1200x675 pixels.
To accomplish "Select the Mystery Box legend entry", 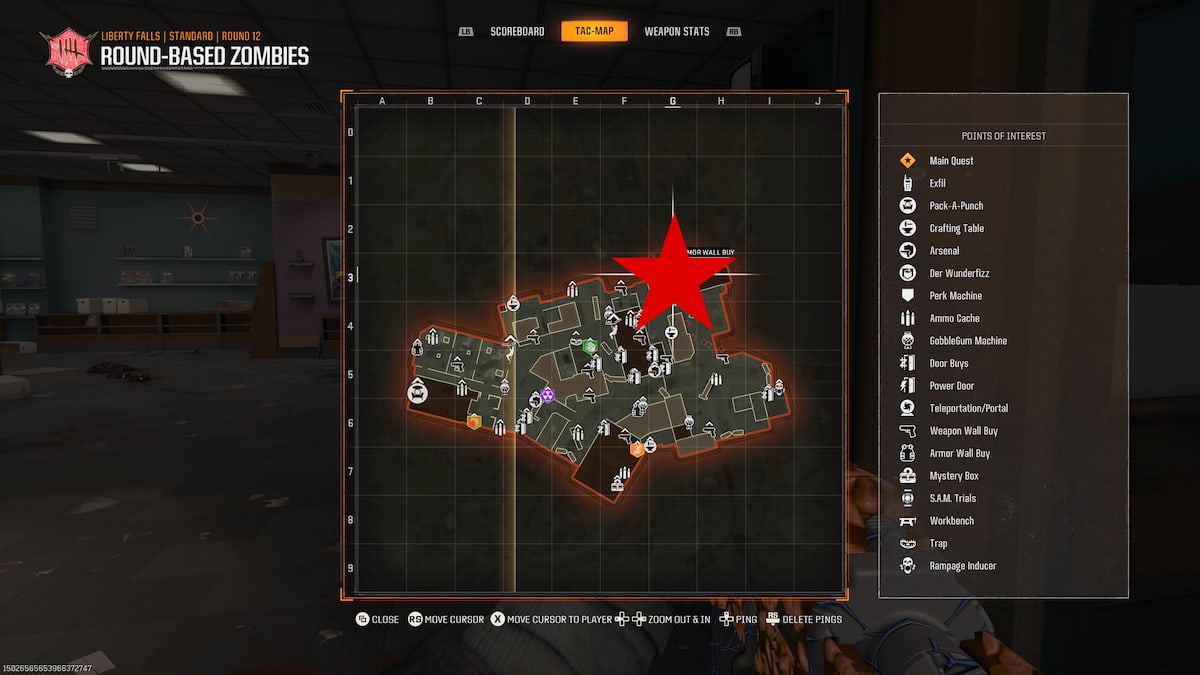I will point(953,476).
